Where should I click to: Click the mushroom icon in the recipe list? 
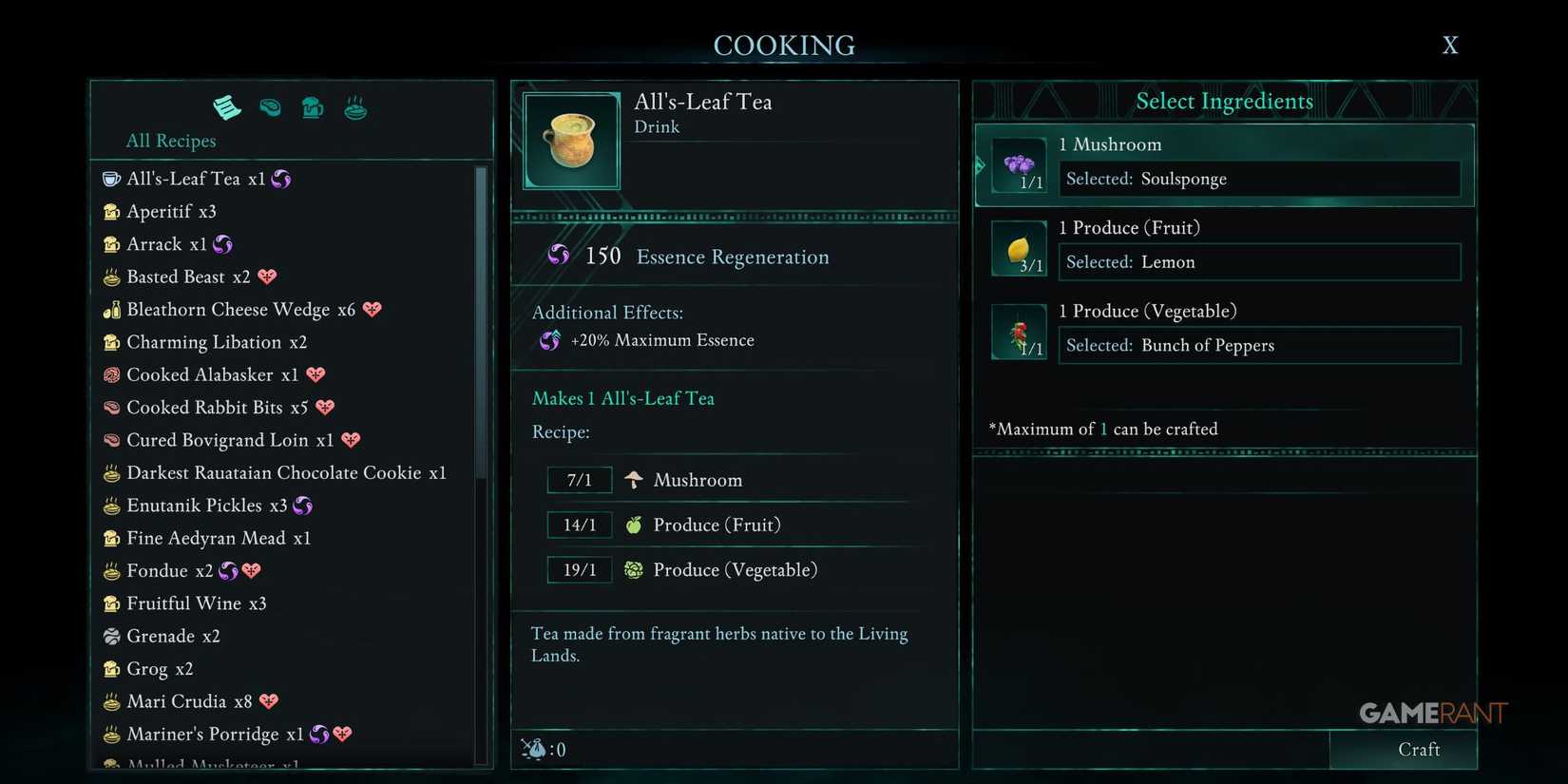coord(633,479)
